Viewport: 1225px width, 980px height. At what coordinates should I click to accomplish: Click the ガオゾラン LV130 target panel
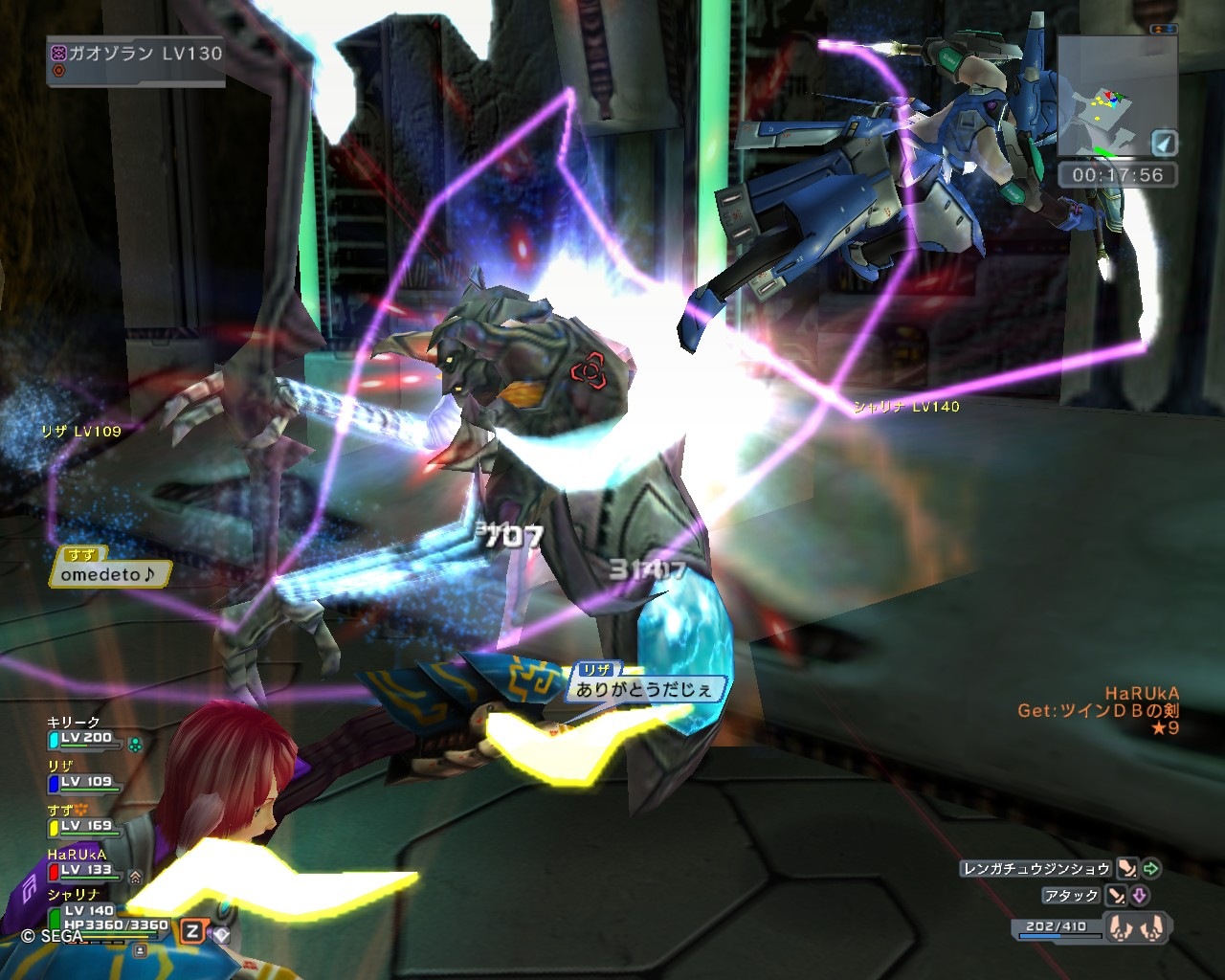pyautogui.click(x=136, y=60)
